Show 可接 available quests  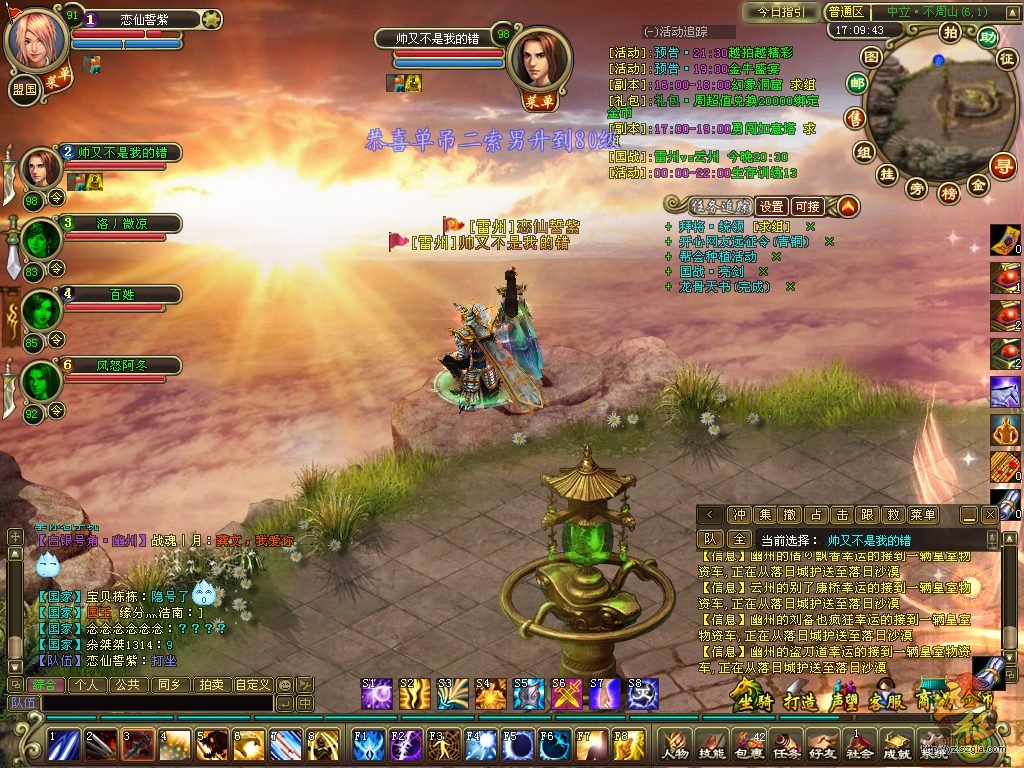coord(807,207)
